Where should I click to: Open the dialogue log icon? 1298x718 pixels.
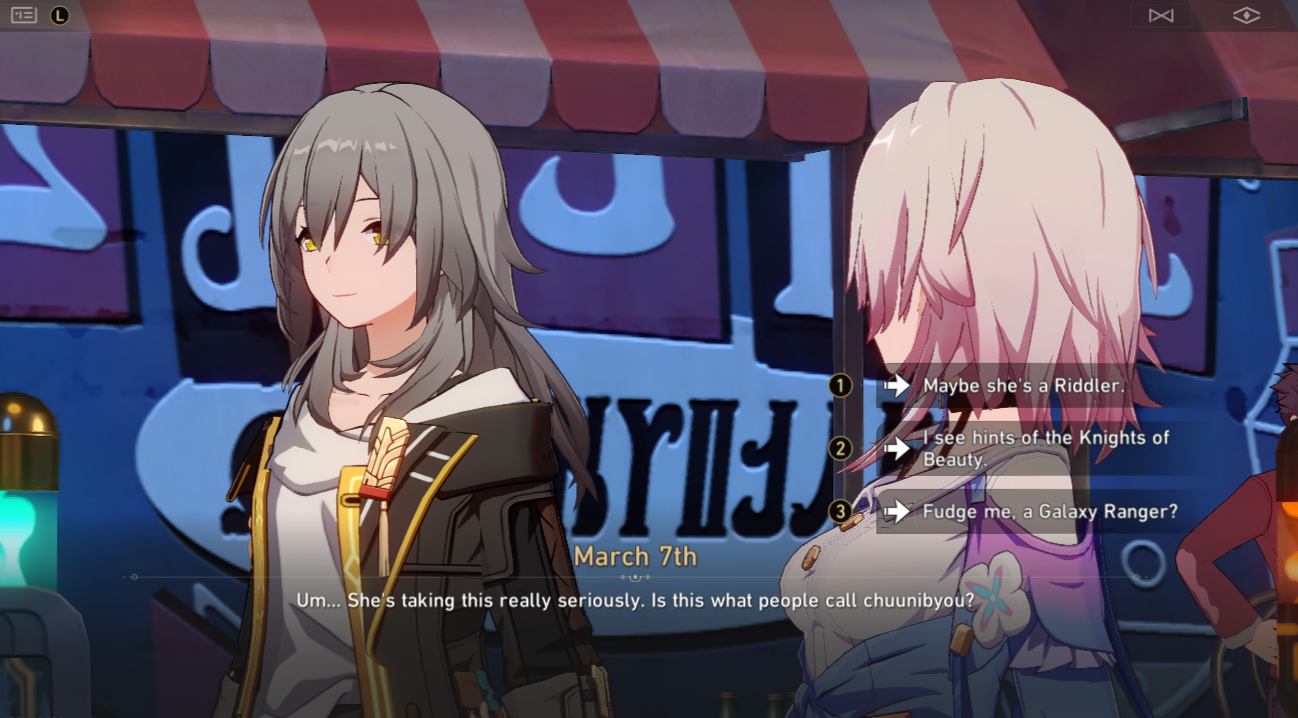point(24,15)
